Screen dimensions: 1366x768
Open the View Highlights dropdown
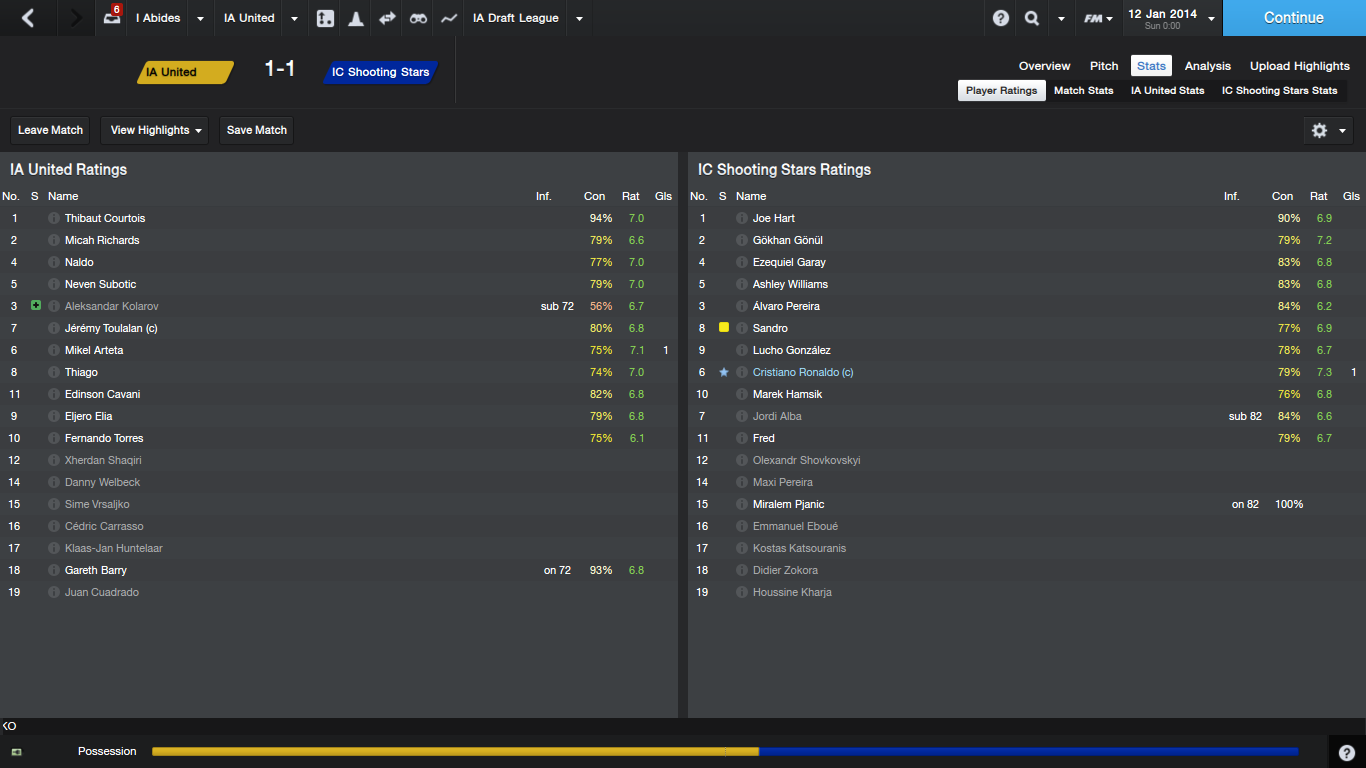154,130
